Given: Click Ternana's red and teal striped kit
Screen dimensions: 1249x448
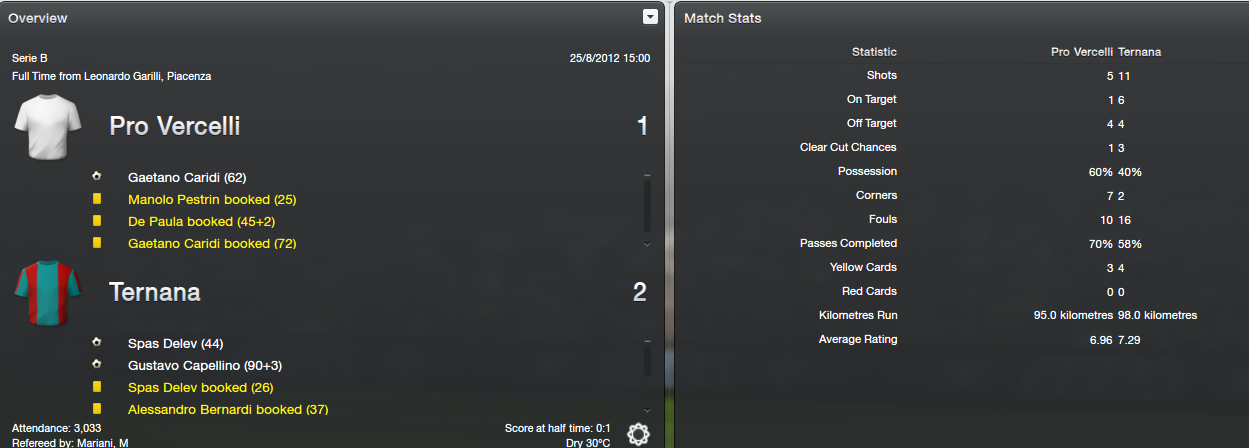Looking at the screenshot, I should (42, 292).
